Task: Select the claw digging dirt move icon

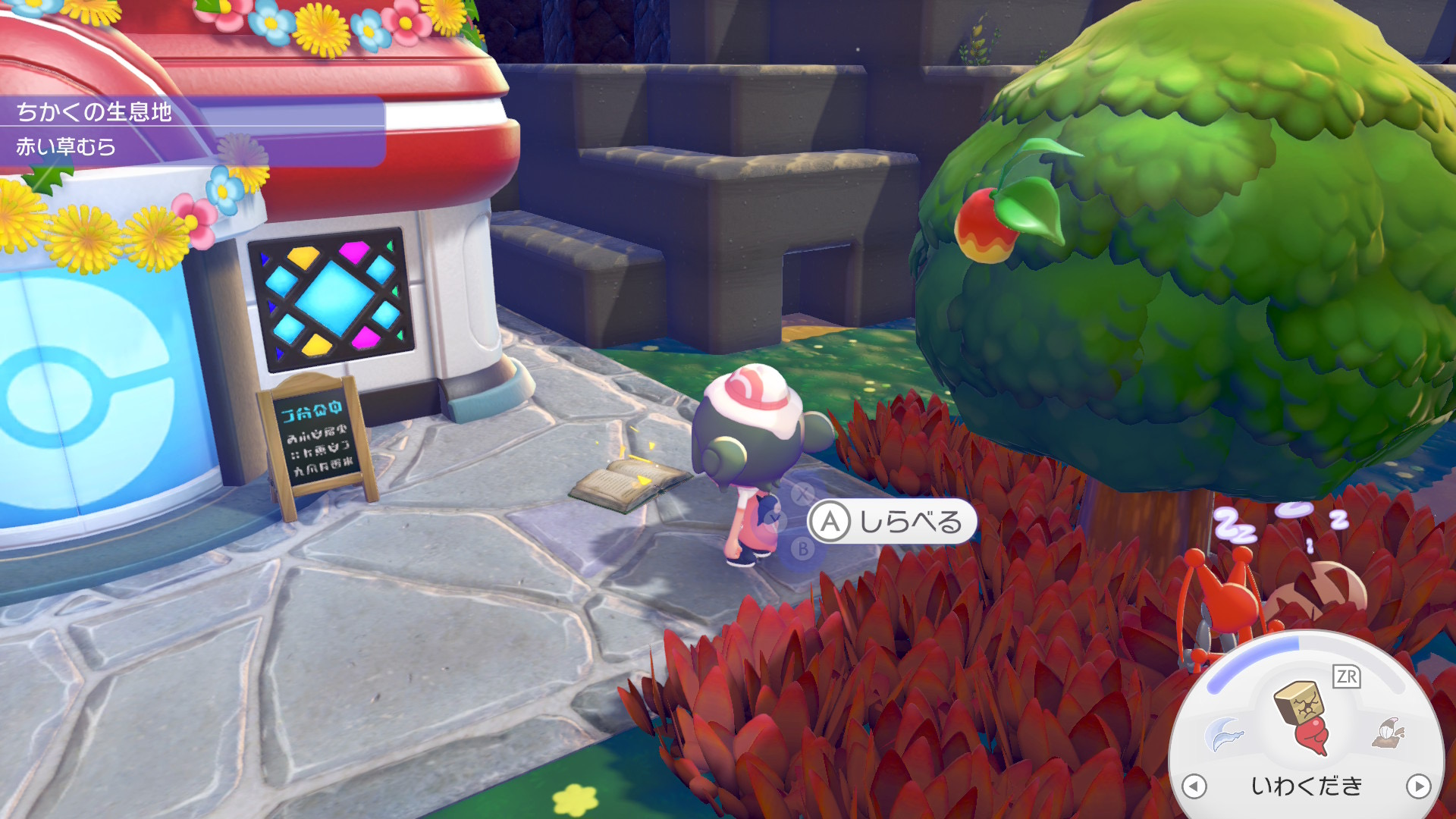Action: coord(1389,733)
